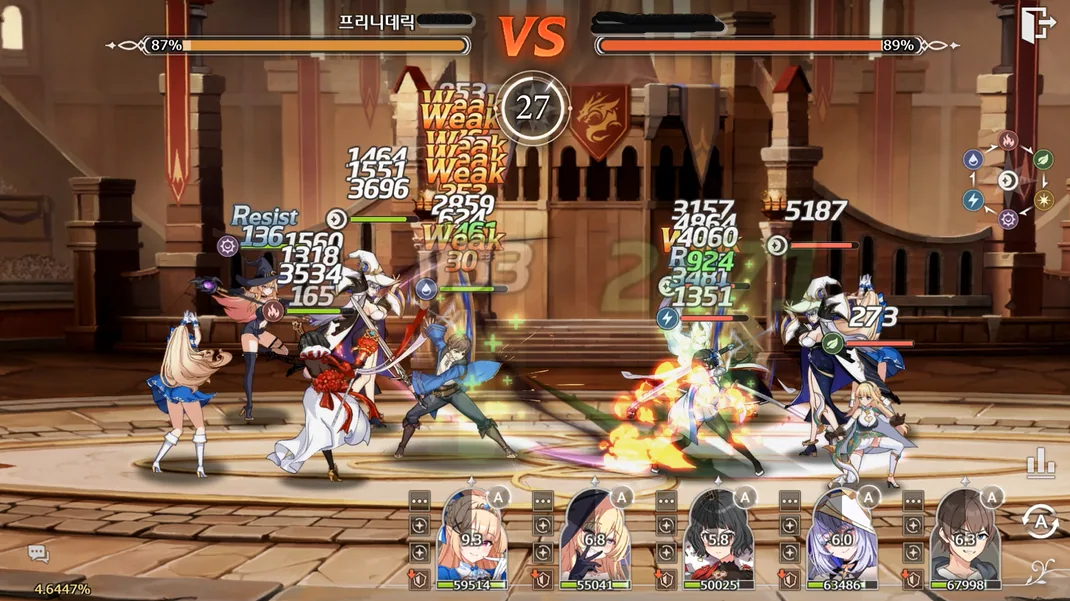Select the silver-haired hero portrait with 63486 HP
Image resolution: width=1070 pixels, height=601 pixels.
point(842,537)
